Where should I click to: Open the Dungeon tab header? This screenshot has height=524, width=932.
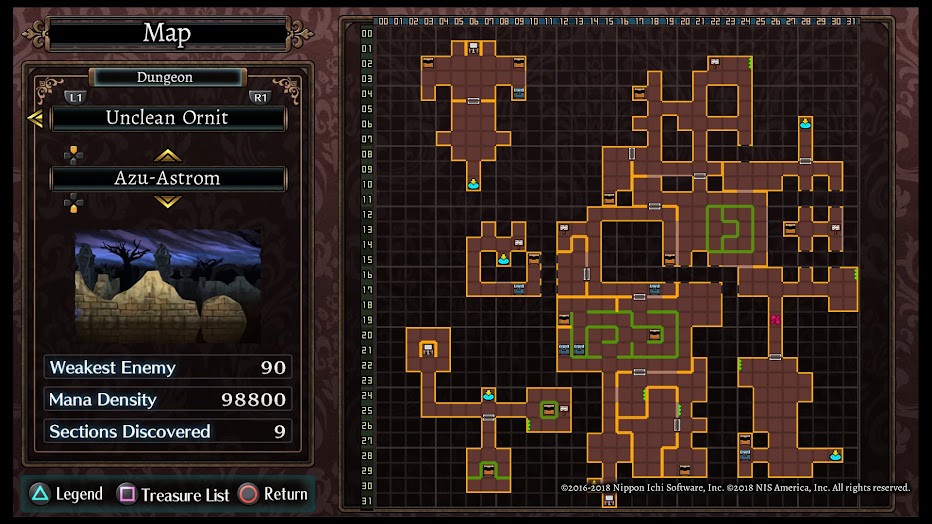coord(166,77)
